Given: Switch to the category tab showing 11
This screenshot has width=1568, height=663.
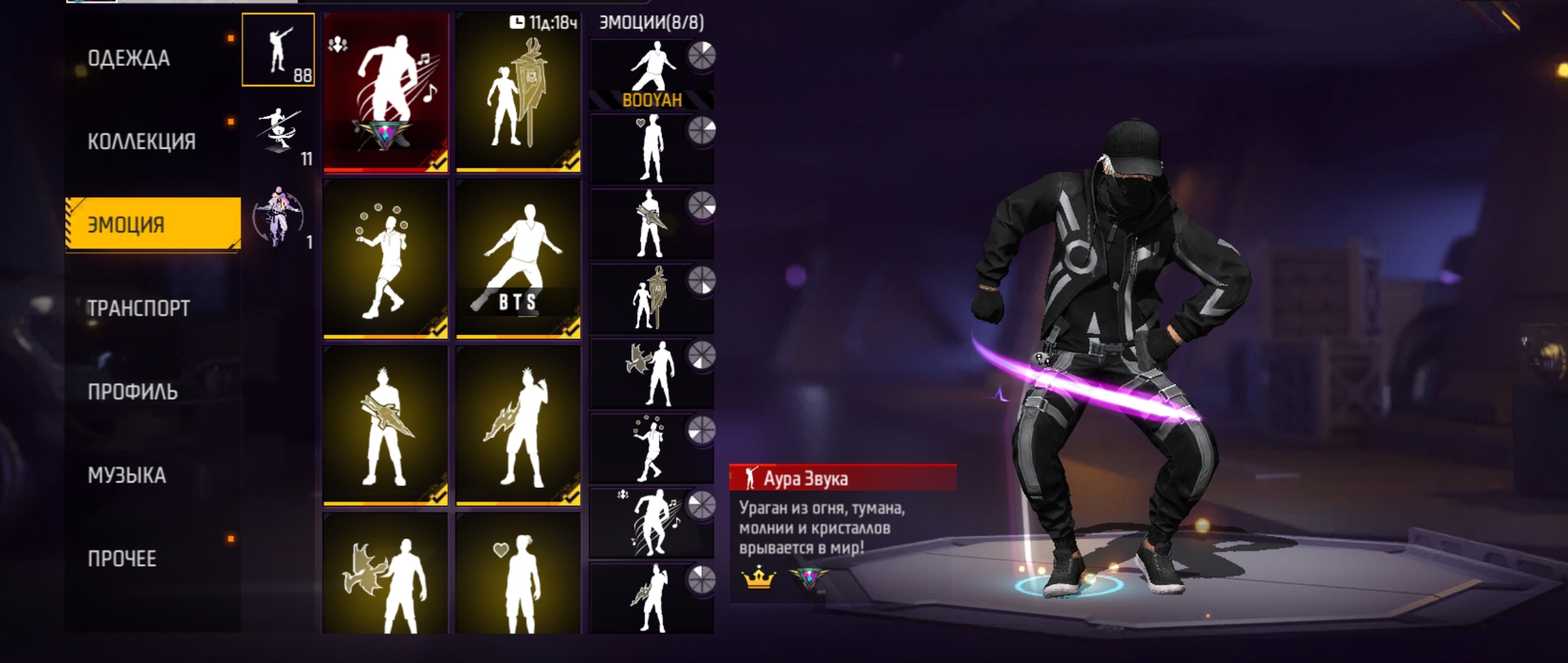Looking at the screenshot, I should click(278, 134).
